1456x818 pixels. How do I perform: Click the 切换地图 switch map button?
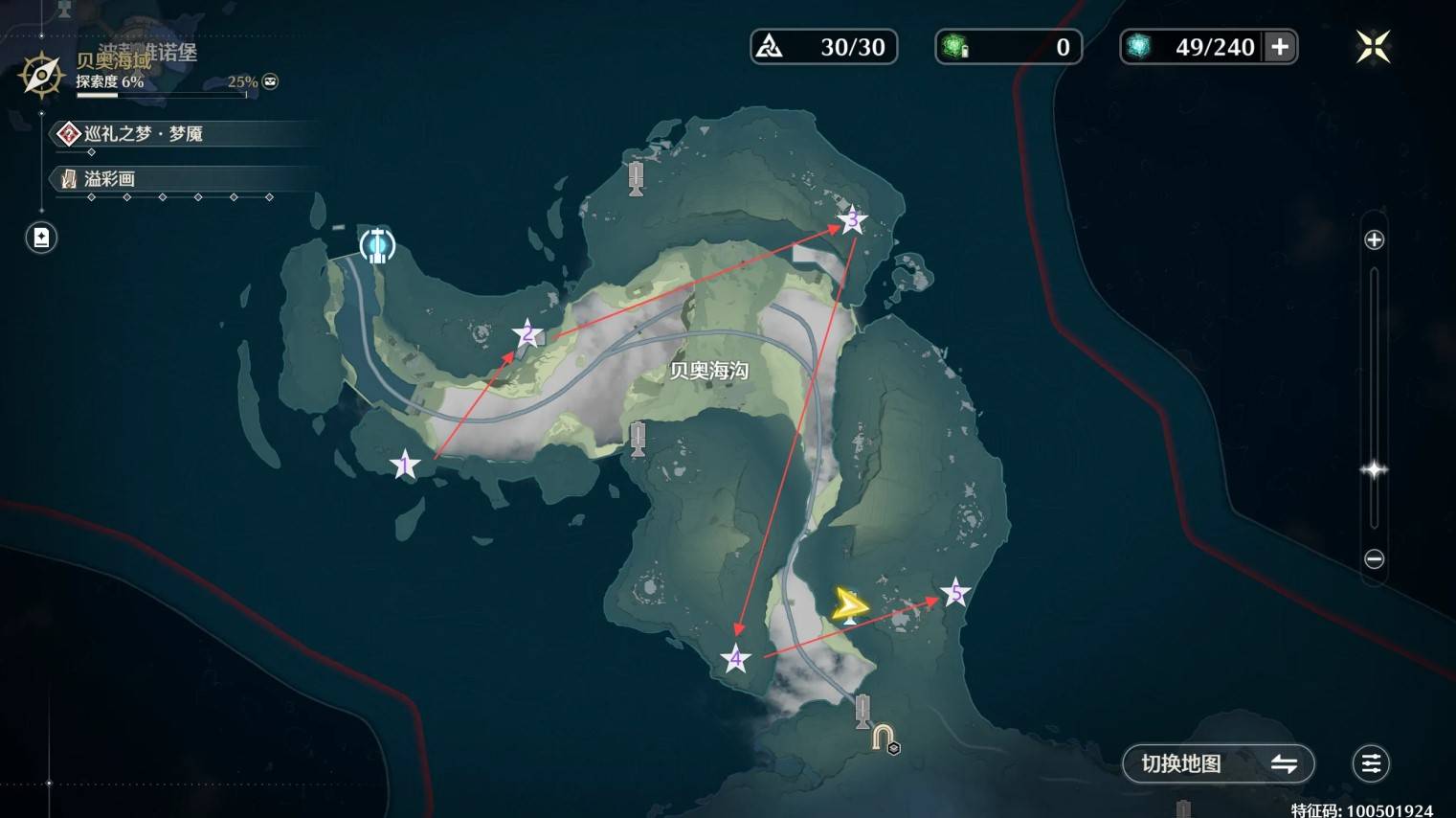click(x=1218, y=763)
